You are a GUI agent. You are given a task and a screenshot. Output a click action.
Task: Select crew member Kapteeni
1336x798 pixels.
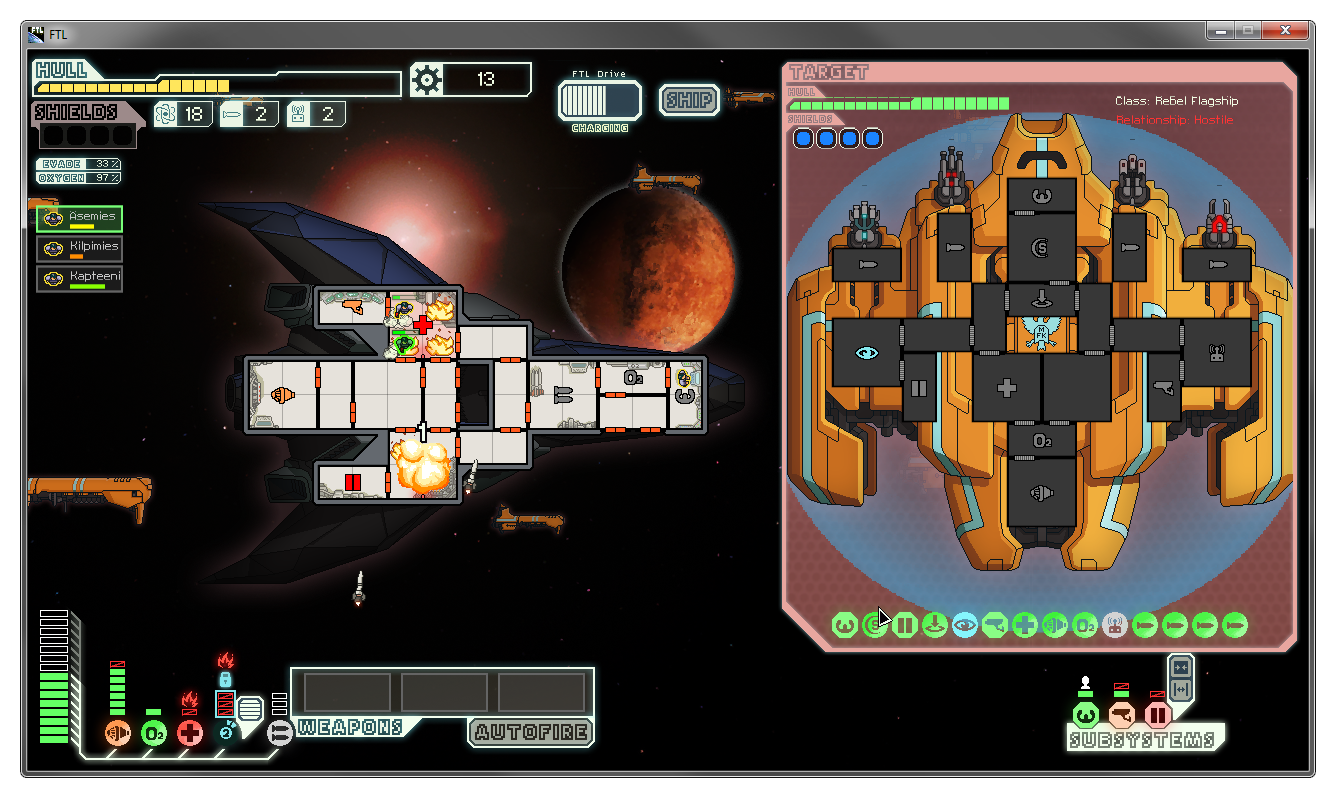pos(80,279)
